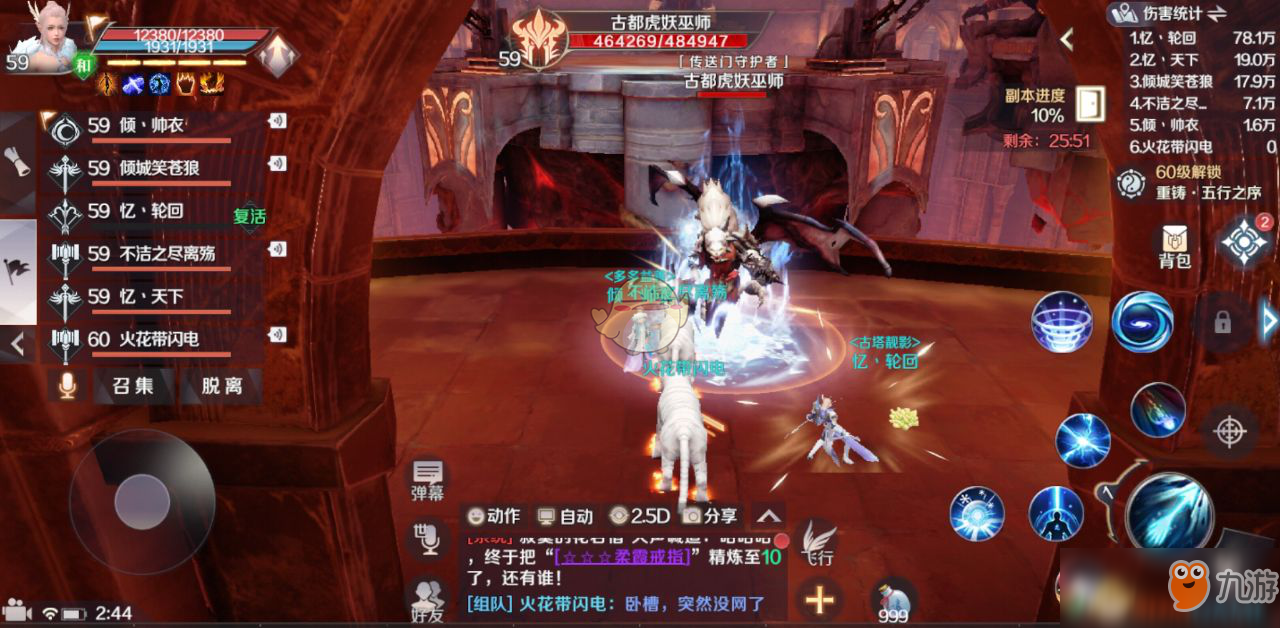
Task: Select party member 火花带闪电
Action: tap(145, 340)
